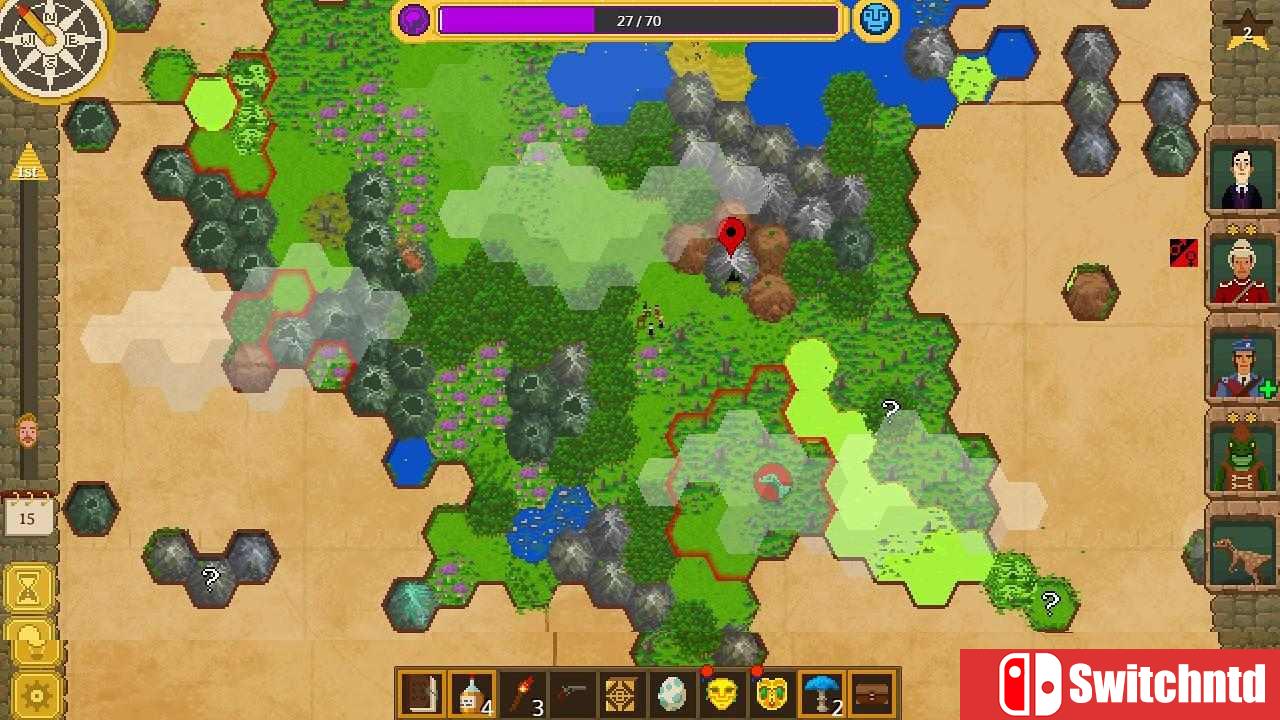The width and height of the screenshot is (1280, 720).
Task: Open the expedition journal from the bottom toolbar
Action: (x=419, y=691)
